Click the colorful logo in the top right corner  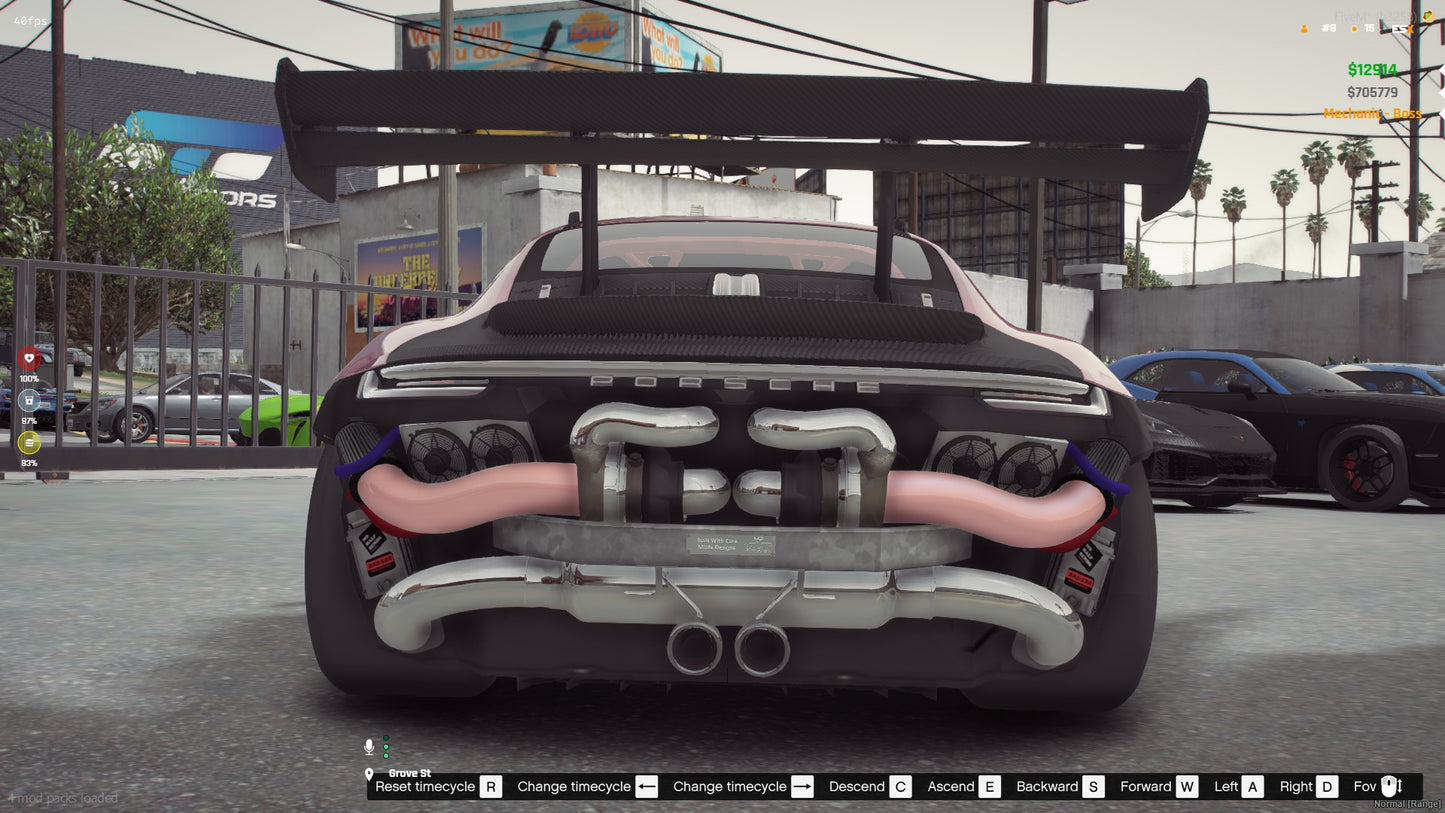1428,16
